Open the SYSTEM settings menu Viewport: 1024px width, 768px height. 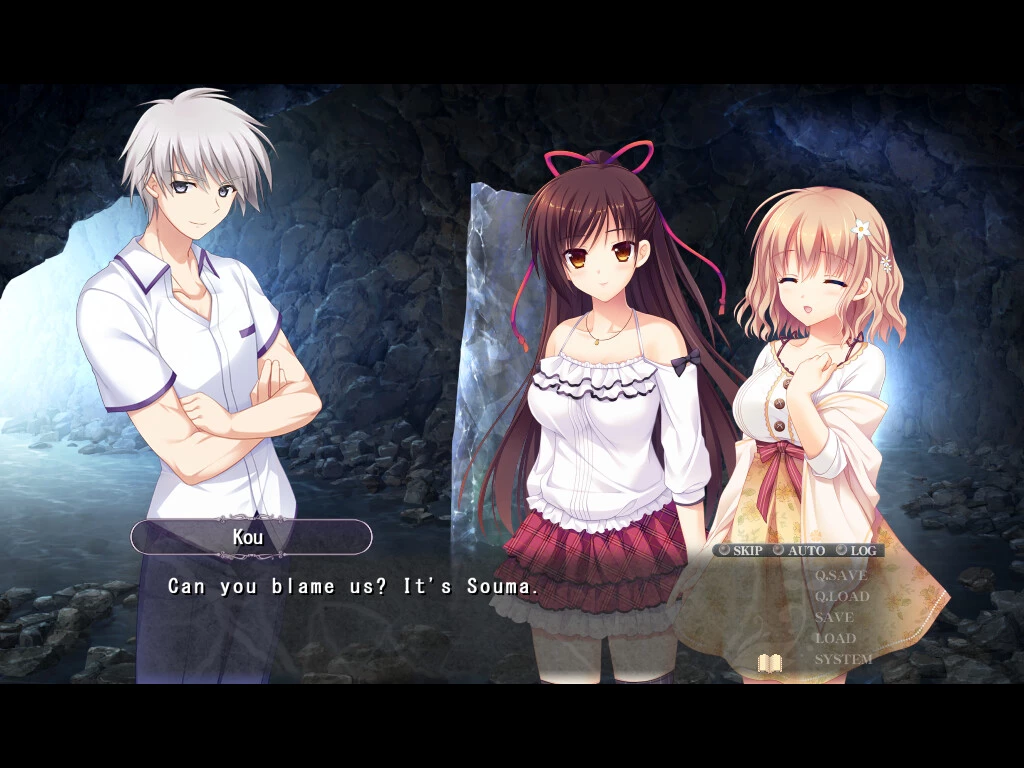(x=843, y=659)
